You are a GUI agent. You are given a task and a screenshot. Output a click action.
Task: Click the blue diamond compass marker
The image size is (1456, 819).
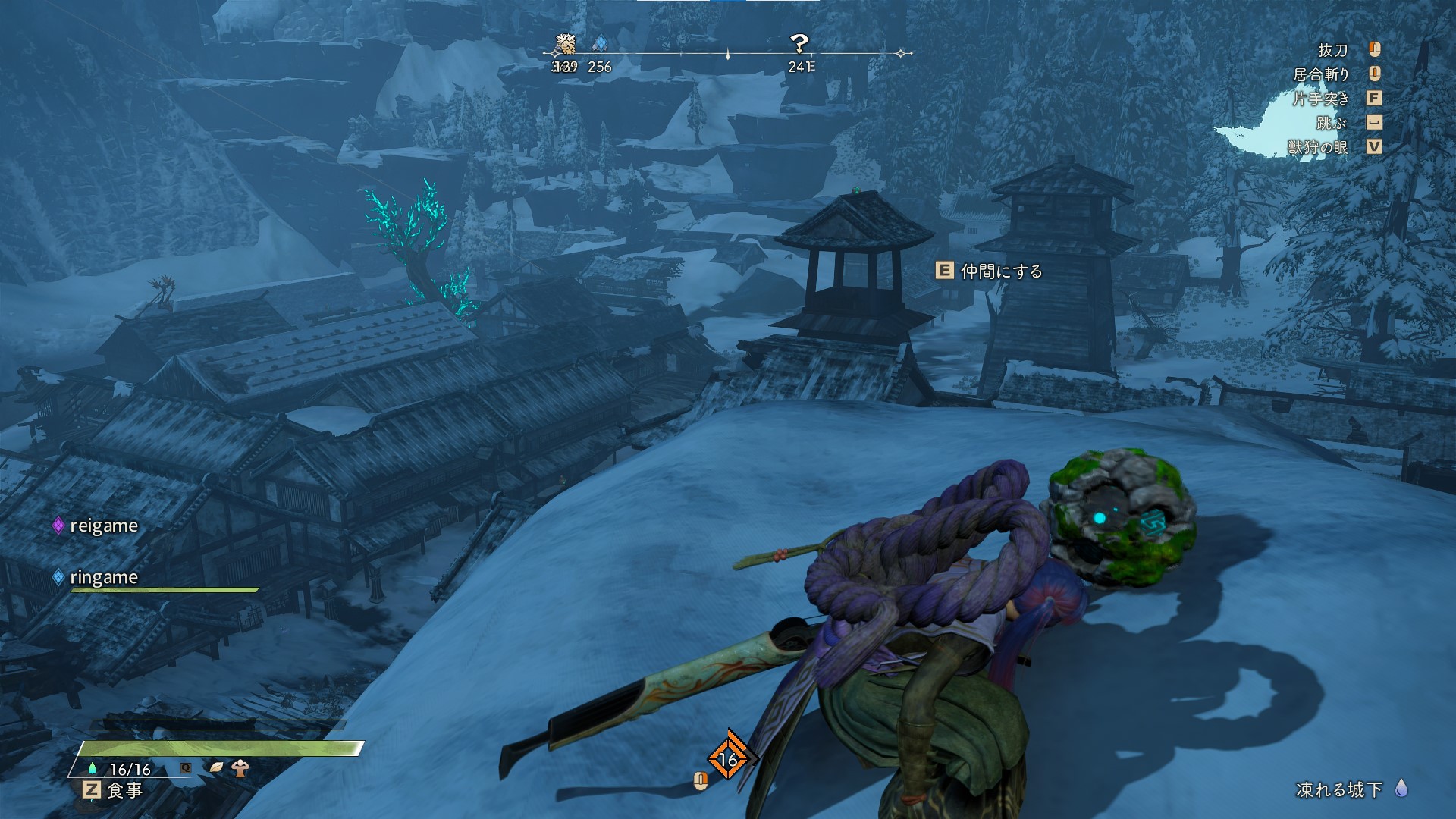[x=600, y=43]
